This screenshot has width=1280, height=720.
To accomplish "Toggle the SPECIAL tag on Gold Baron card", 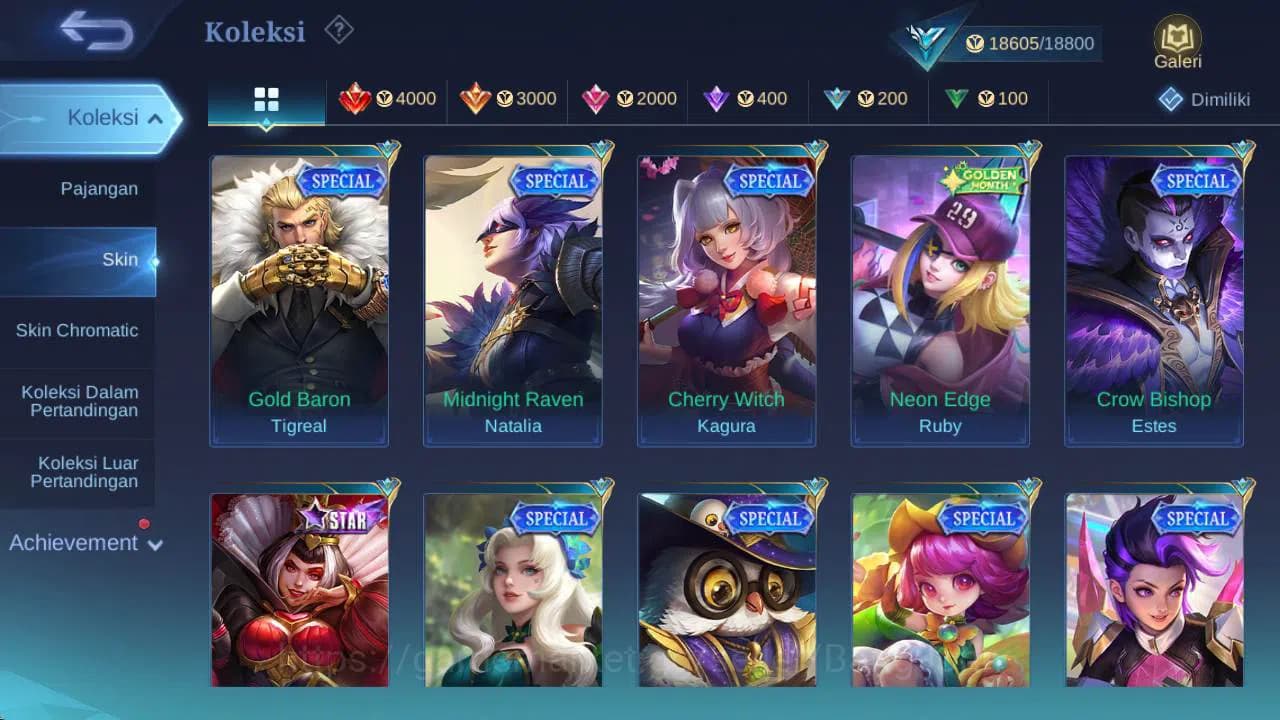I will tap(342, 181).
